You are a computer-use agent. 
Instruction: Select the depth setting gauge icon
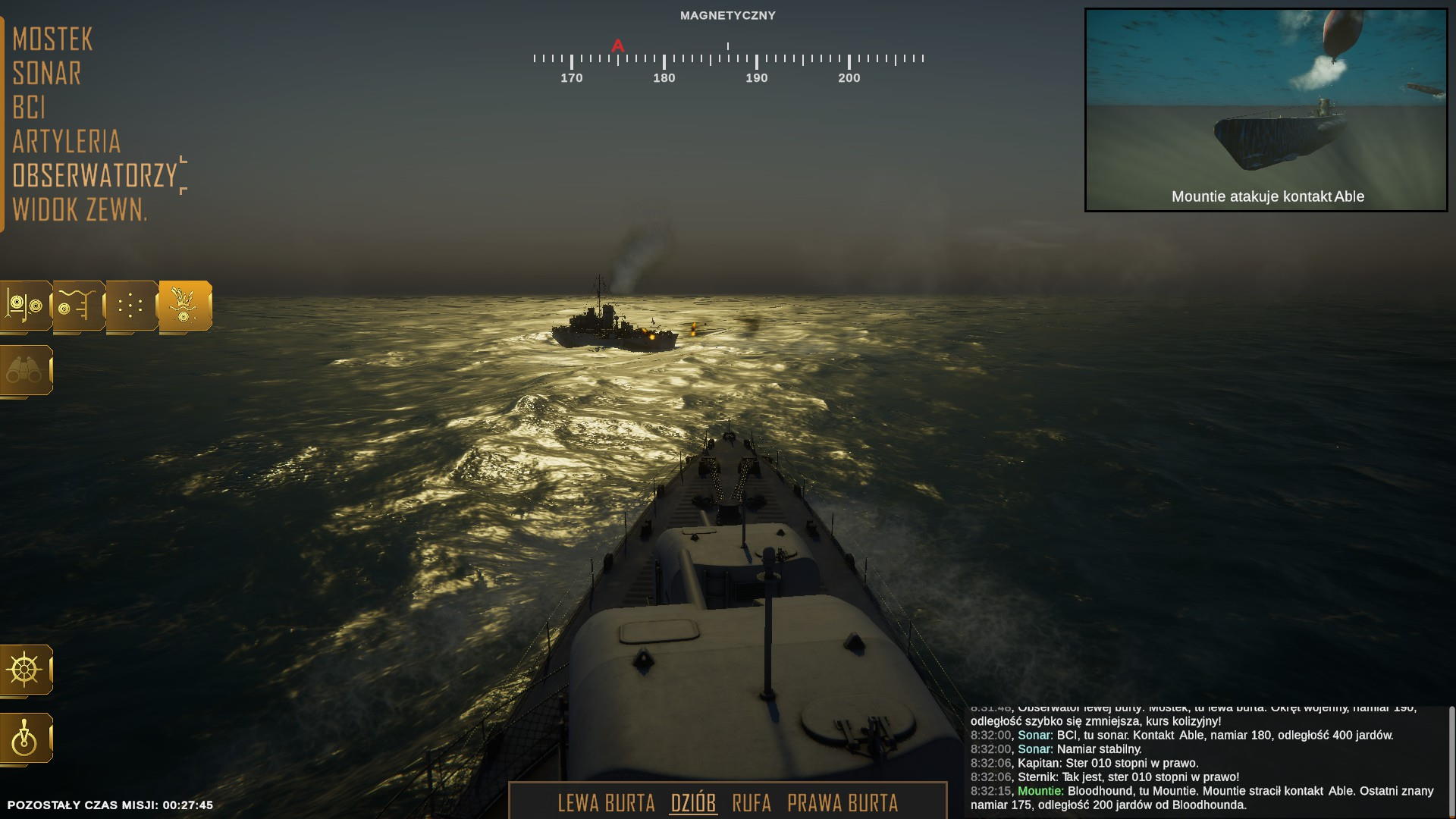tap(78, 306)
